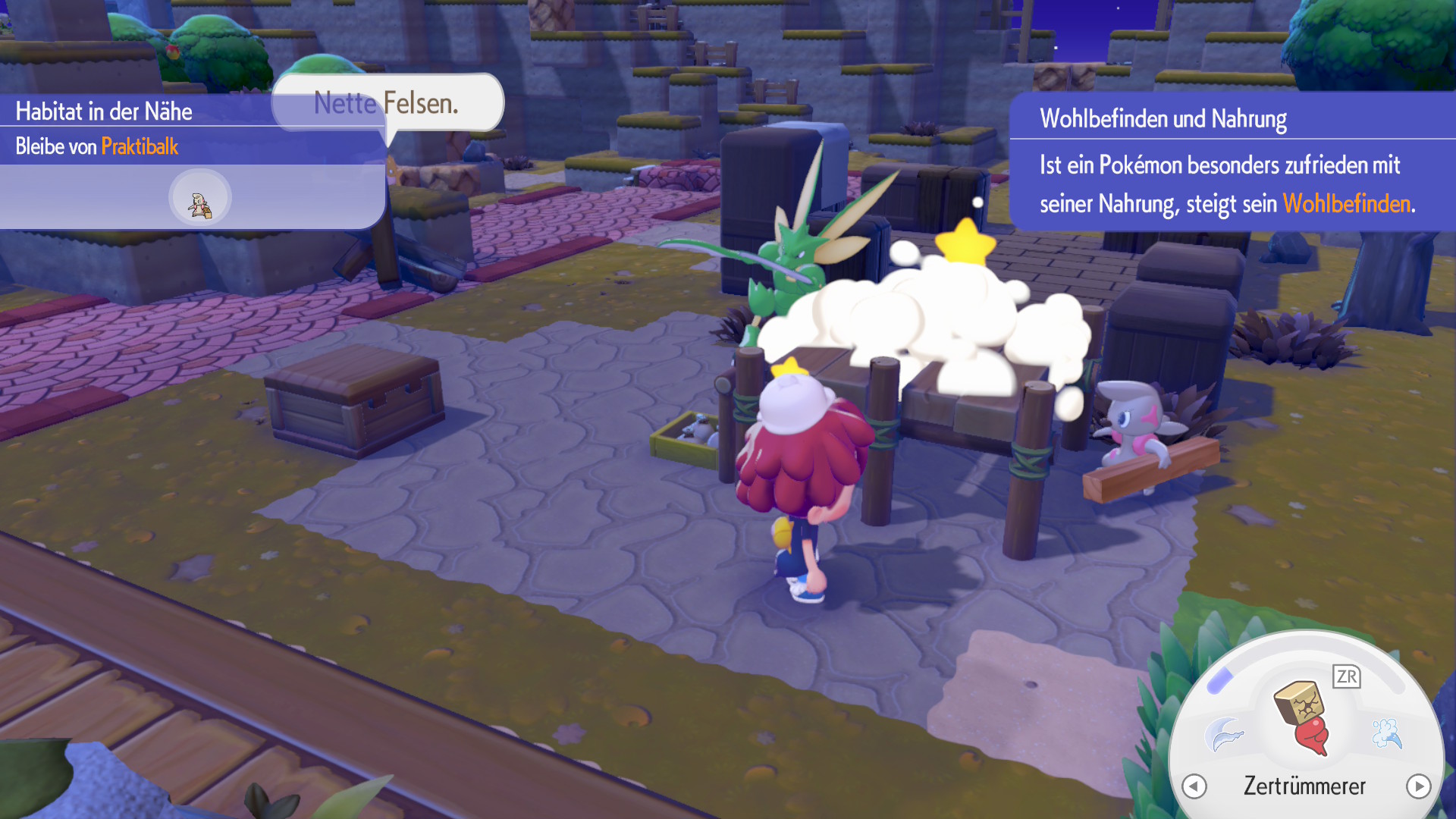
Task: Click the 'Wohlbefinden und Nahrung' hint panel
Action: click(1232, 162)
